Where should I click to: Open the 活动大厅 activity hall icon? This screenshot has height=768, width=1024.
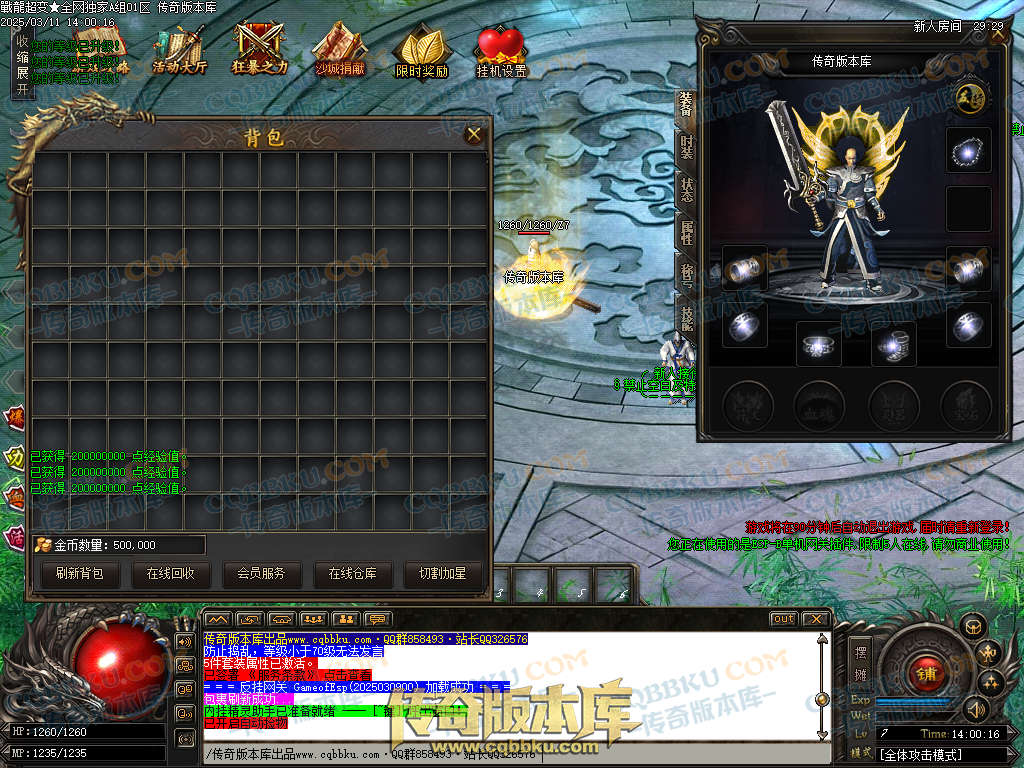[x=179, y=51]
